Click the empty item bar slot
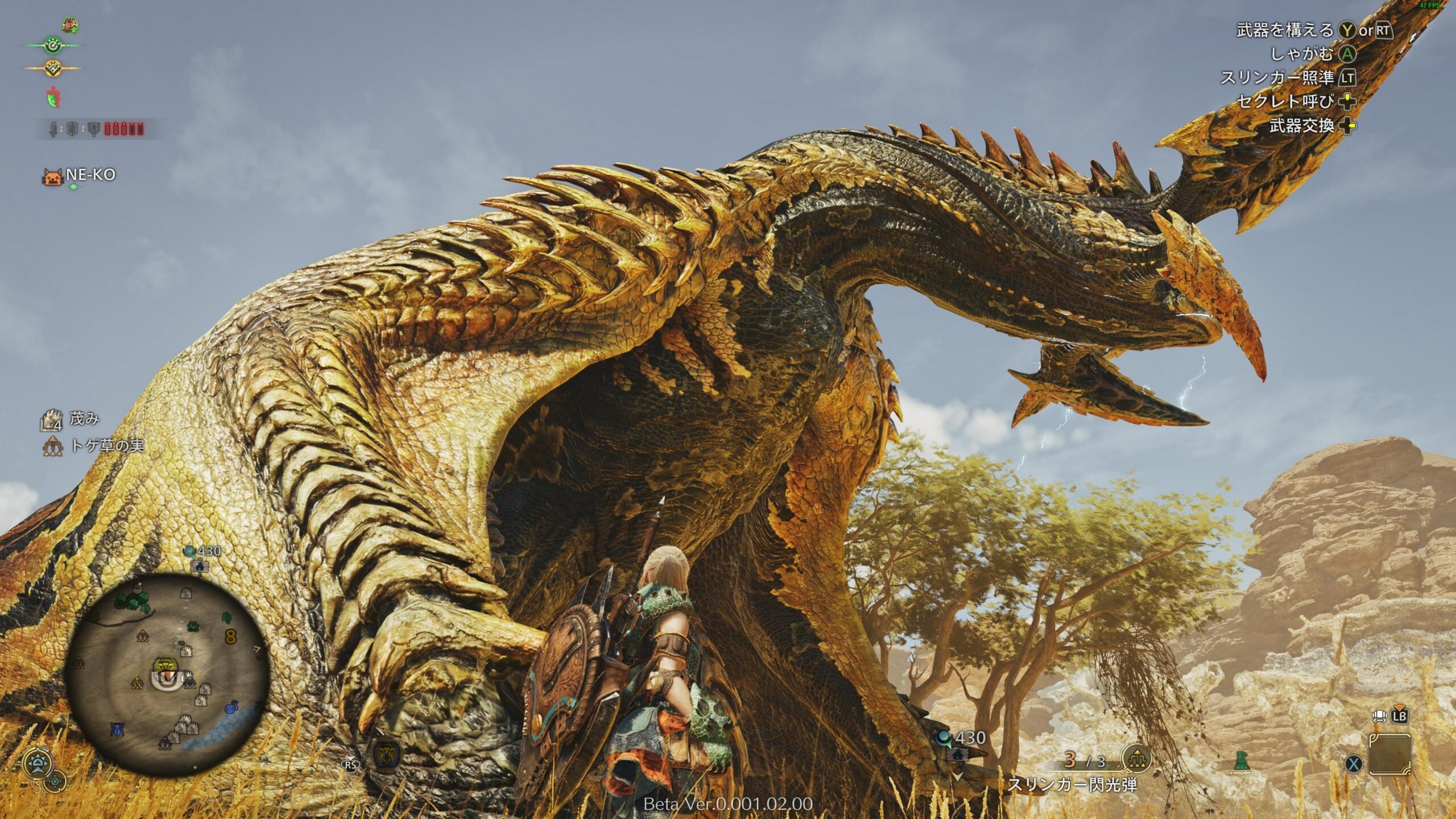The height and width of the screenshot is (819, 1456). click(1389, 755)
